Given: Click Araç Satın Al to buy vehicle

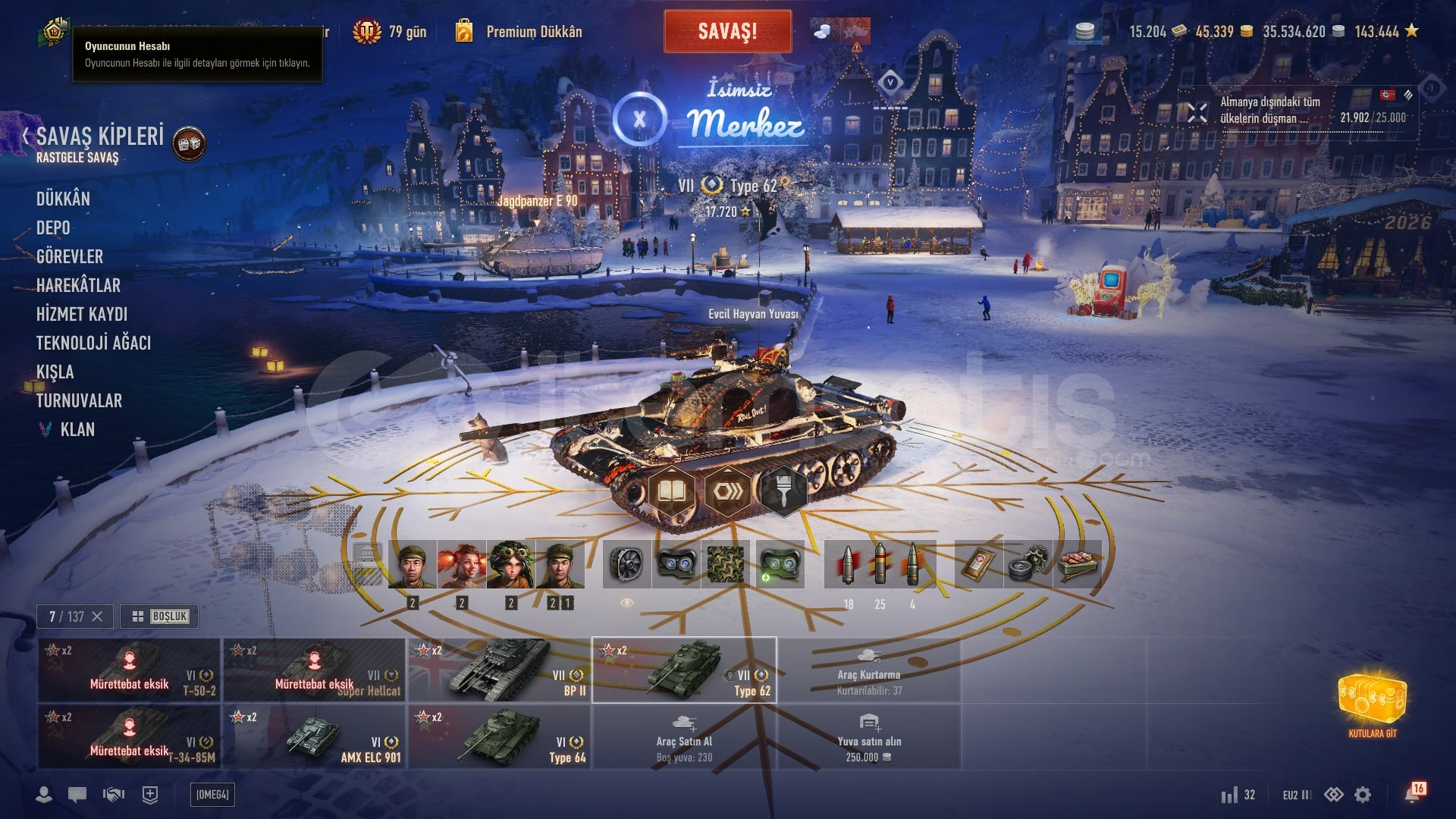Looking at the screenshot, I should pyautogui.click(x=684, y=737).
